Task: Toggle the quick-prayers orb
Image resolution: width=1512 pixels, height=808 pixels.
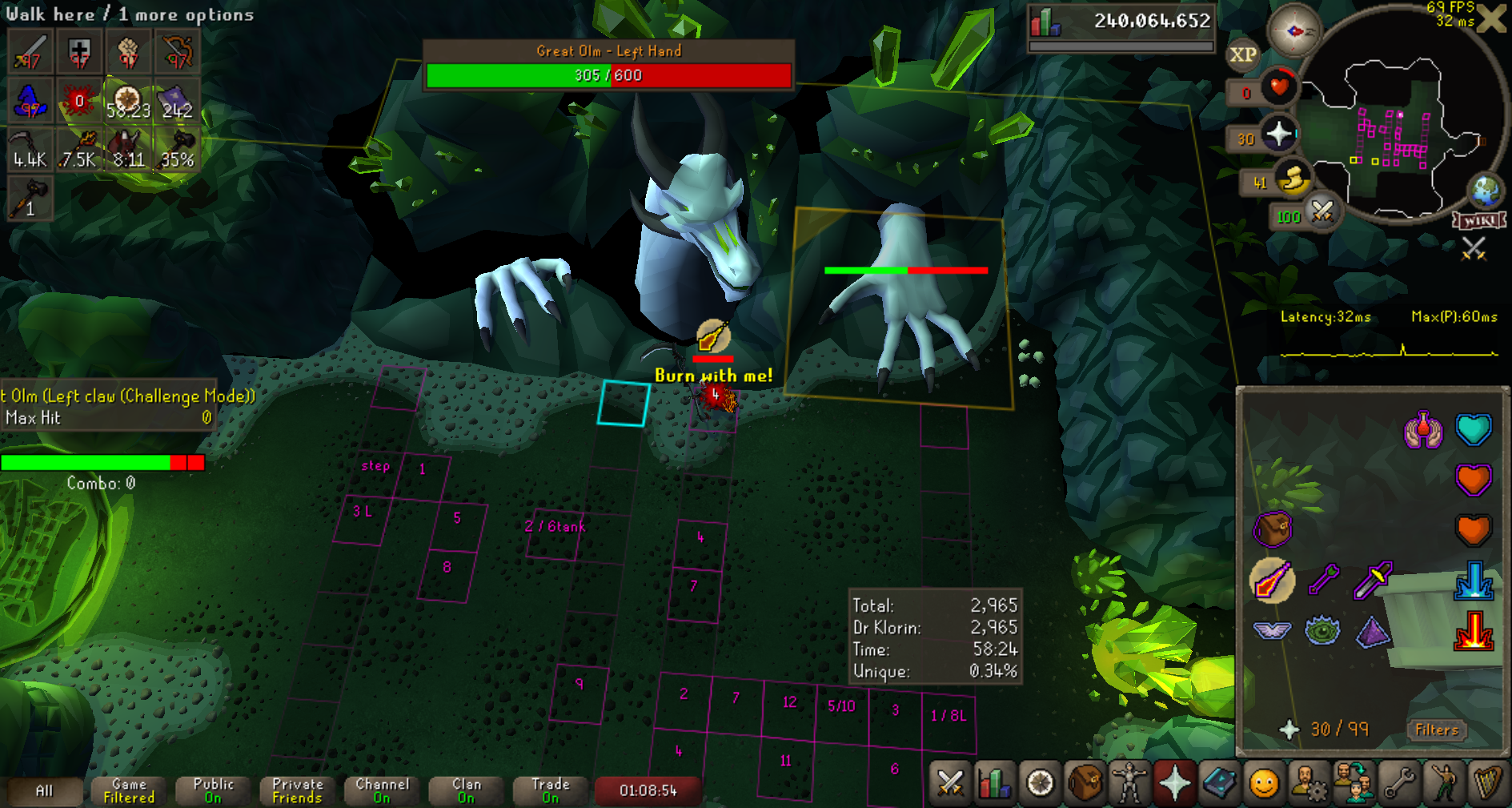Action: click(x=1278, y=134)
